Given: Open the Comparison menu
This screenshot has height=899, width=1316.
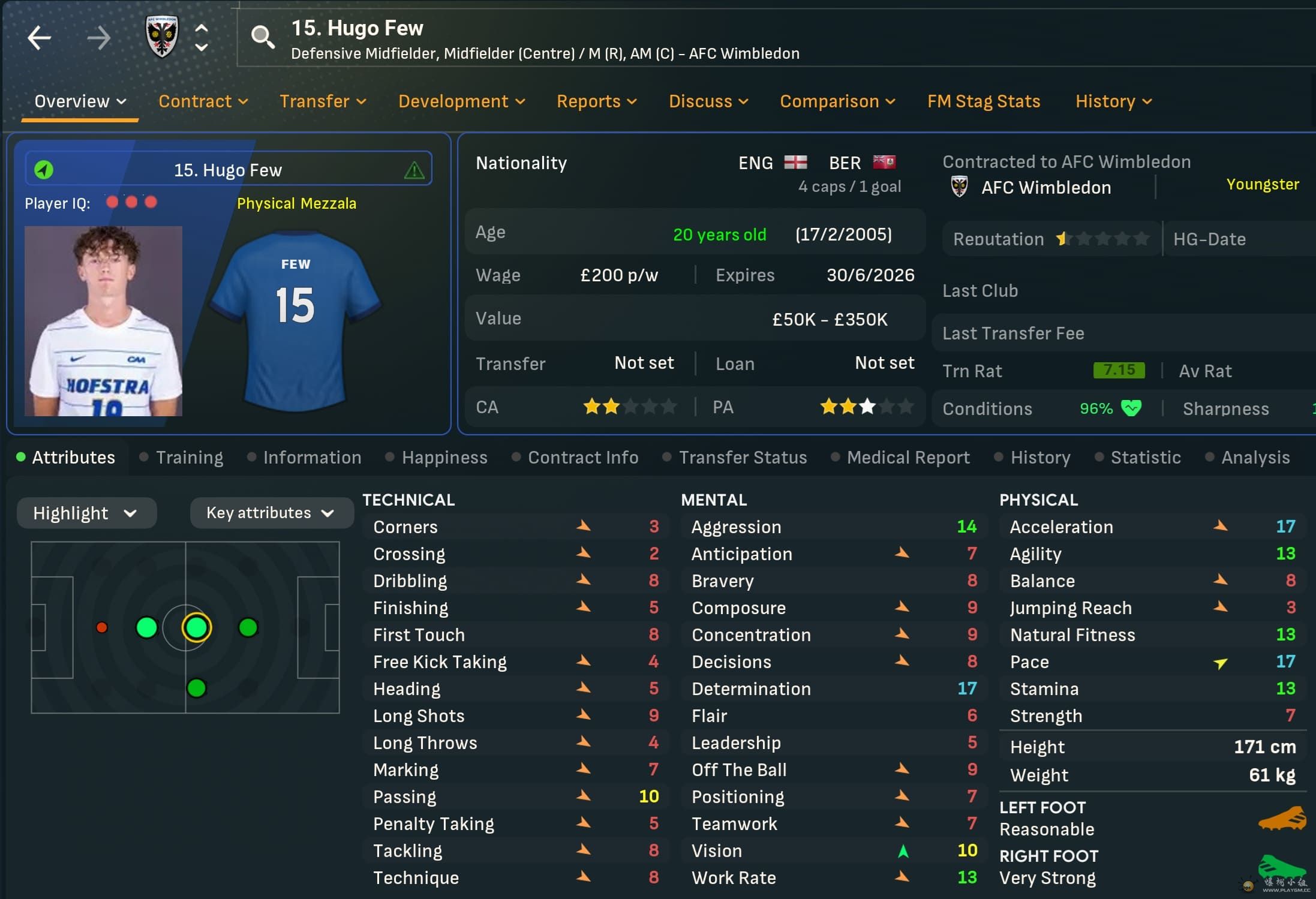Looking at the screenshot, I should (837, 101).
